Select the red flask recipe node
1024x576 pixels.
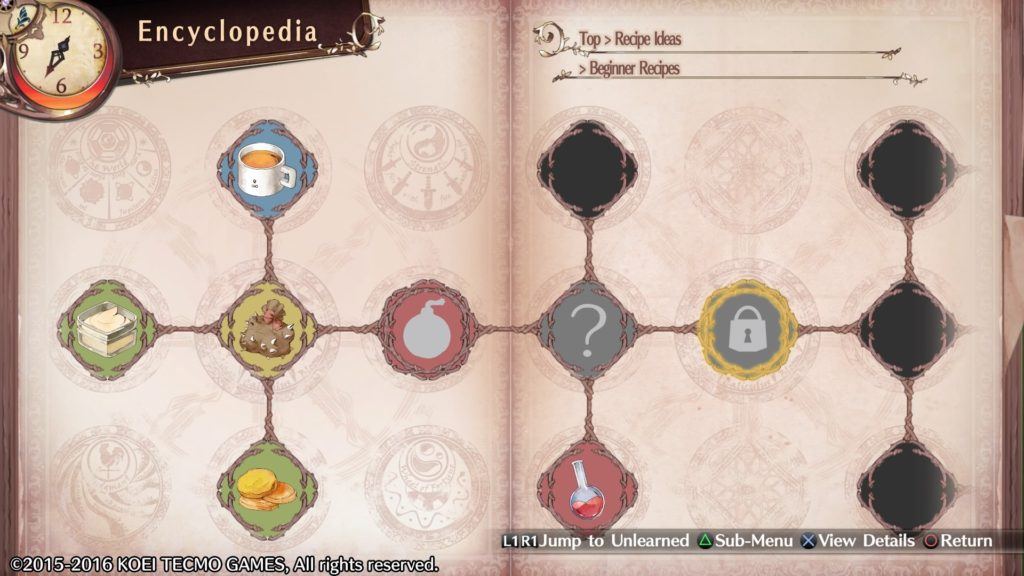click(588, 489)
